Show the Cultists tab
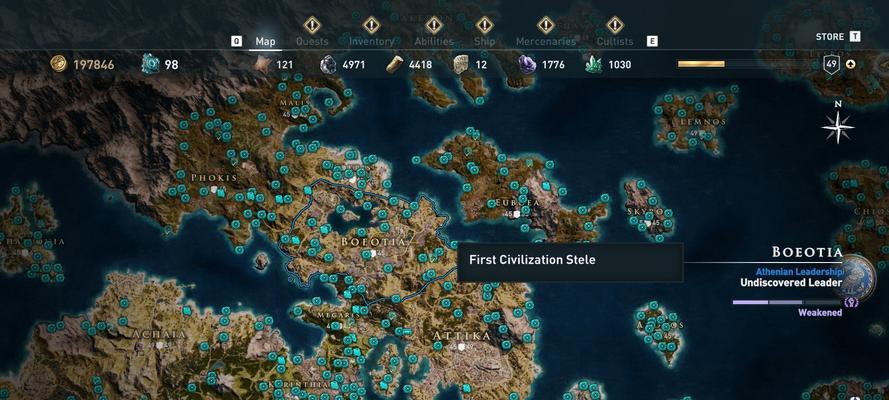889x400 pixels. (614, 41)
